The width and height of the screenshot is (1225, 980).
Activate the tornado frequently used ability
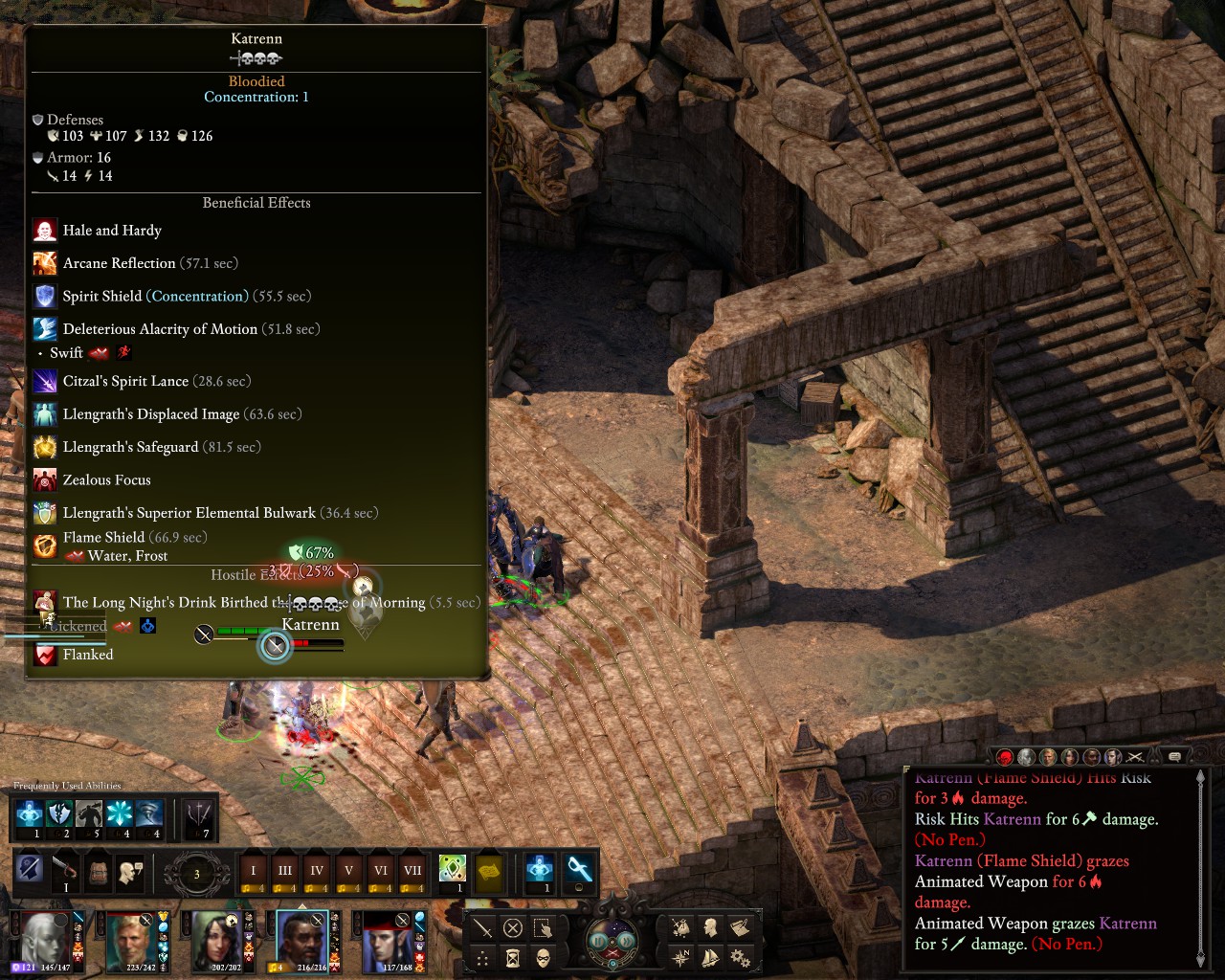(150, 814)
